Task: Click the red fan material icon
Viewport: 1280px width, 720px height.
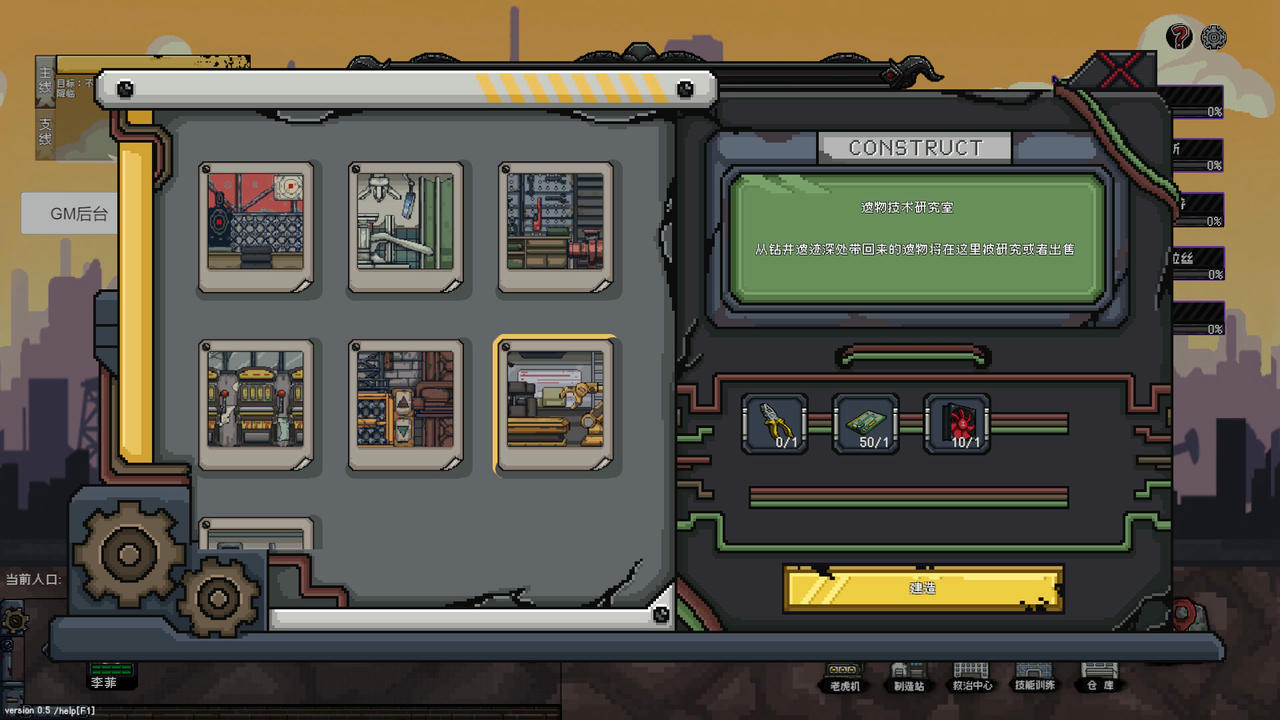Action: click(957, 424)
